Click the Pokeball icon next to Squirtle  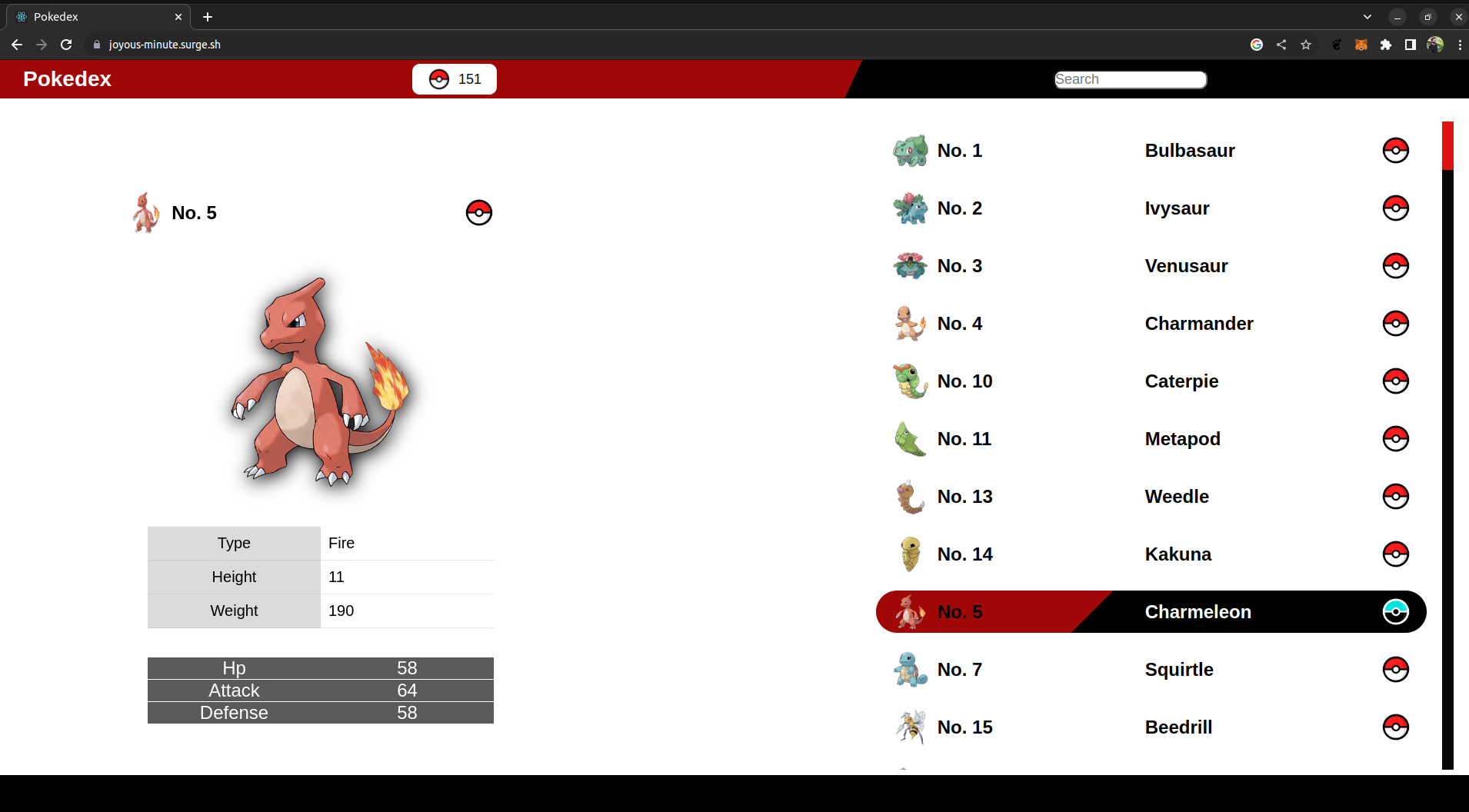click(1395, 669)
